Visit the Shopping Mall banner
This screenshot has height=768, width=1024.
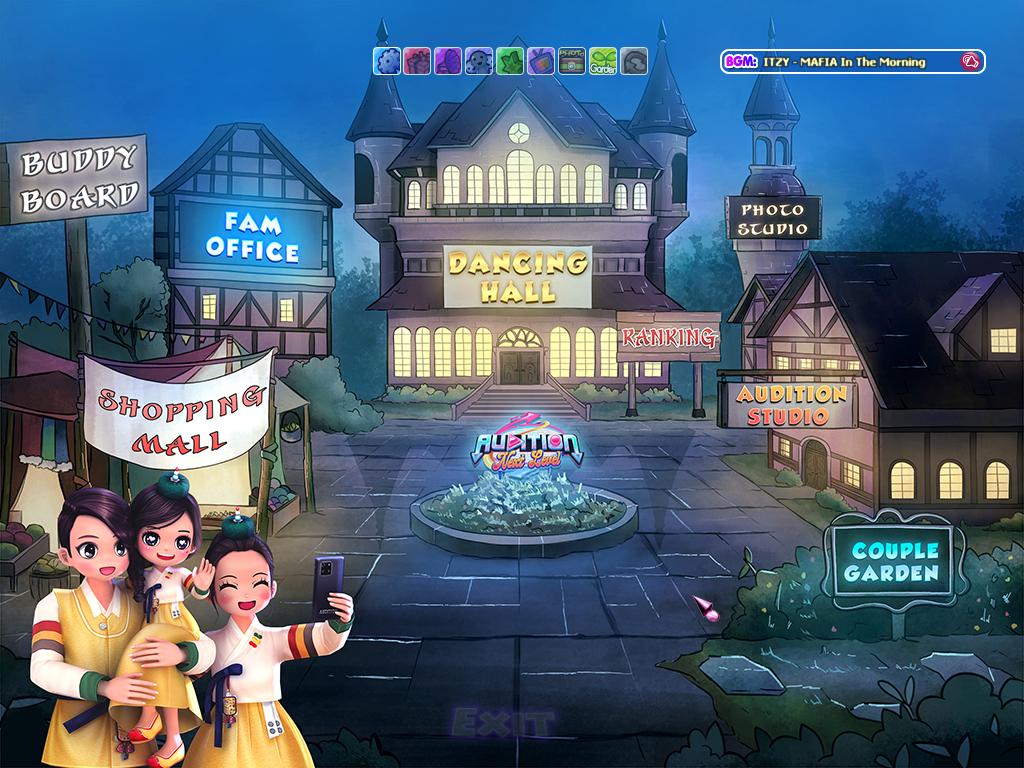point(177,408)
